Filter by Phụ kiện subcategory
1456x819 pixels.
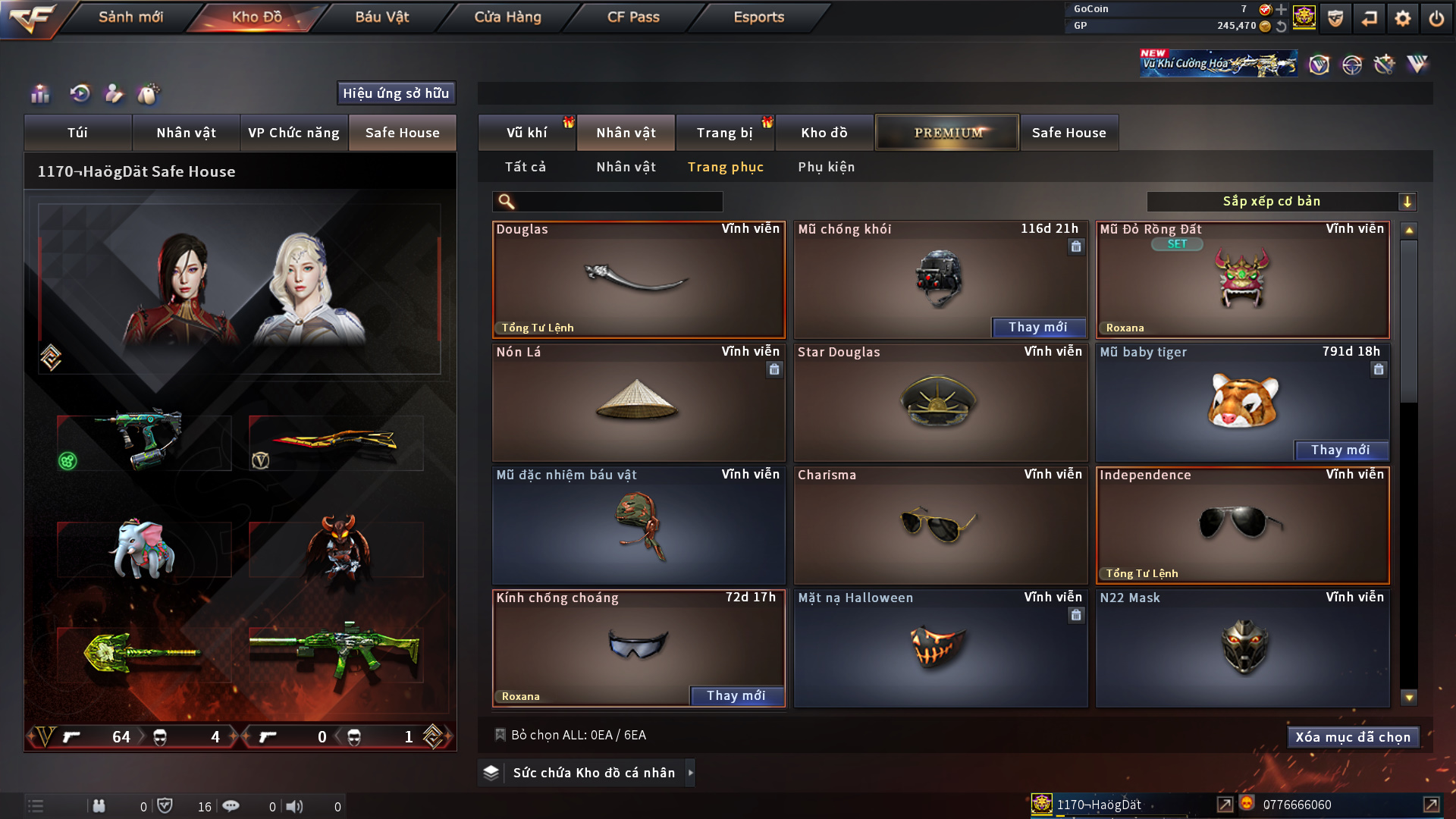pyautogui.click(x=826, y=167)
